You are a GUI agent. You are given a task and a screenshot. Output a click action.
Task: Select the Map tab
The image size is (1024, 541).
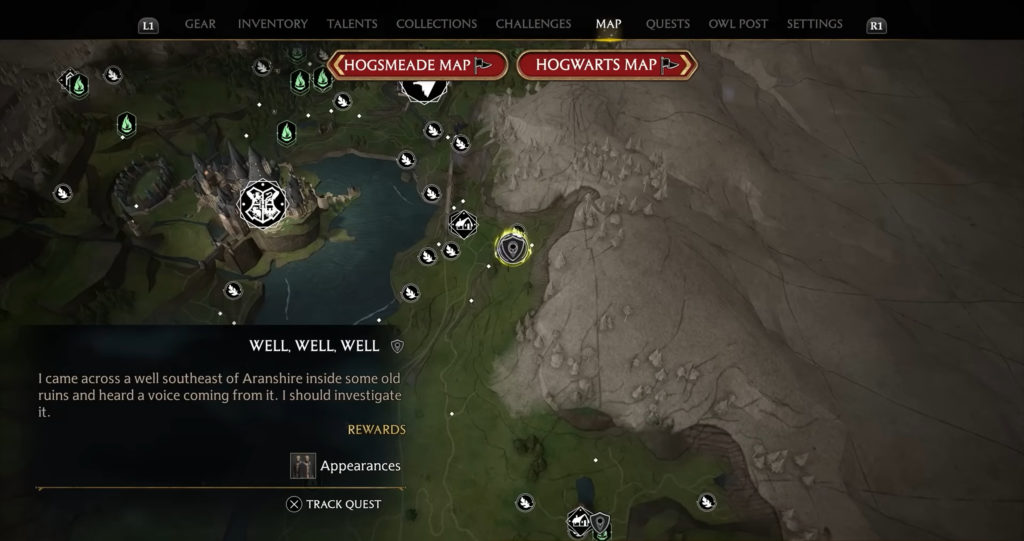[x=608, y=24]
